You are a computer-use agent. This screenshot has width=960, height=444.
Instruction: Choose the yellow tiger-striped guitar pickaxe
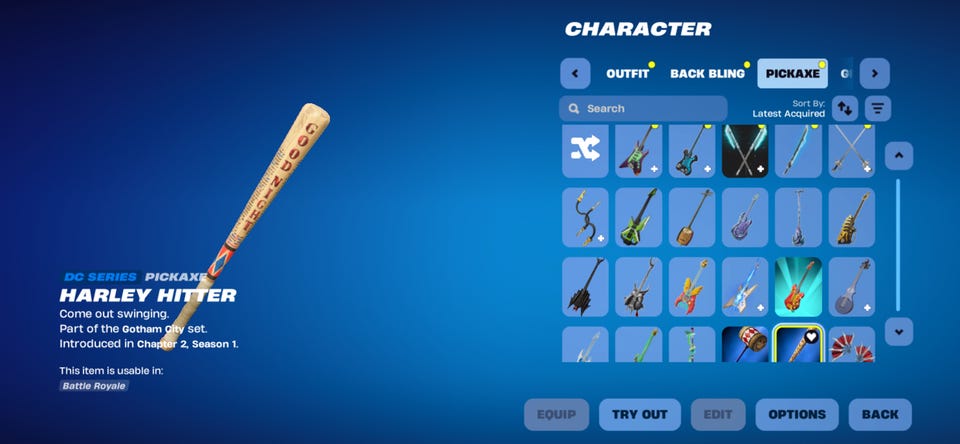[x=852, y=217]
